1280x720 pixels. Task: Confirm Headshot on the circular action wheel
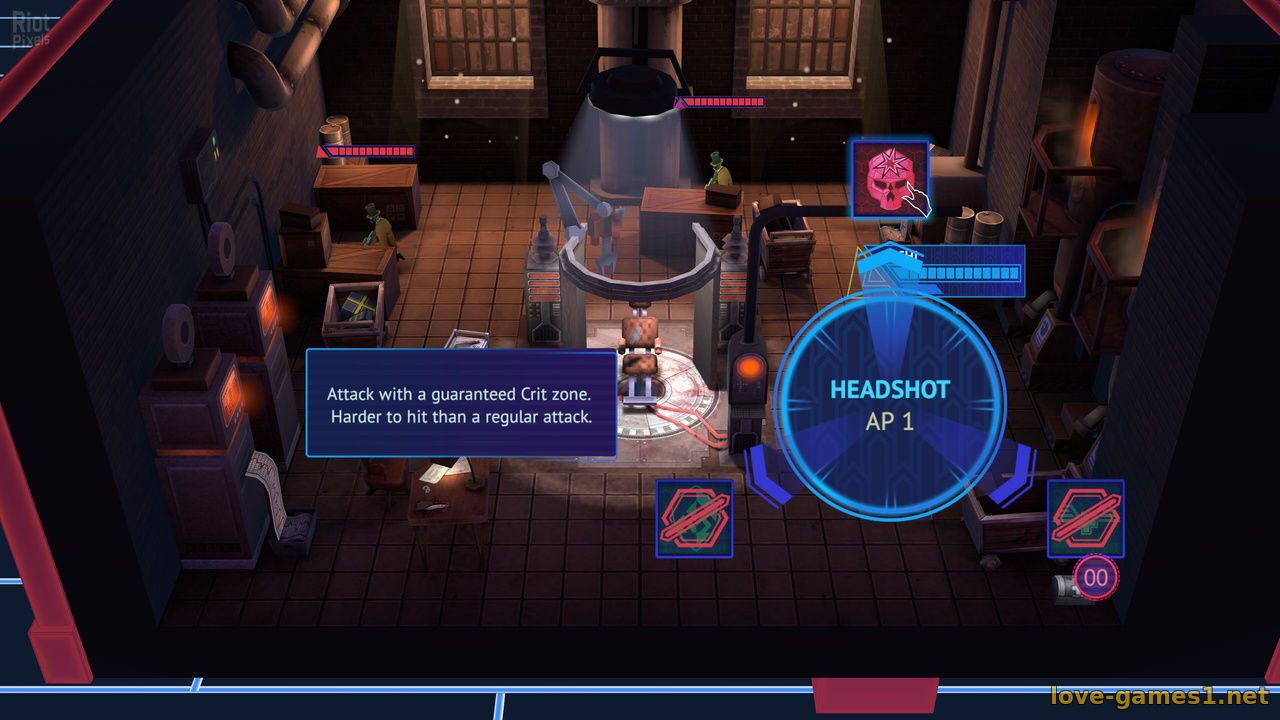coord(890,404)
